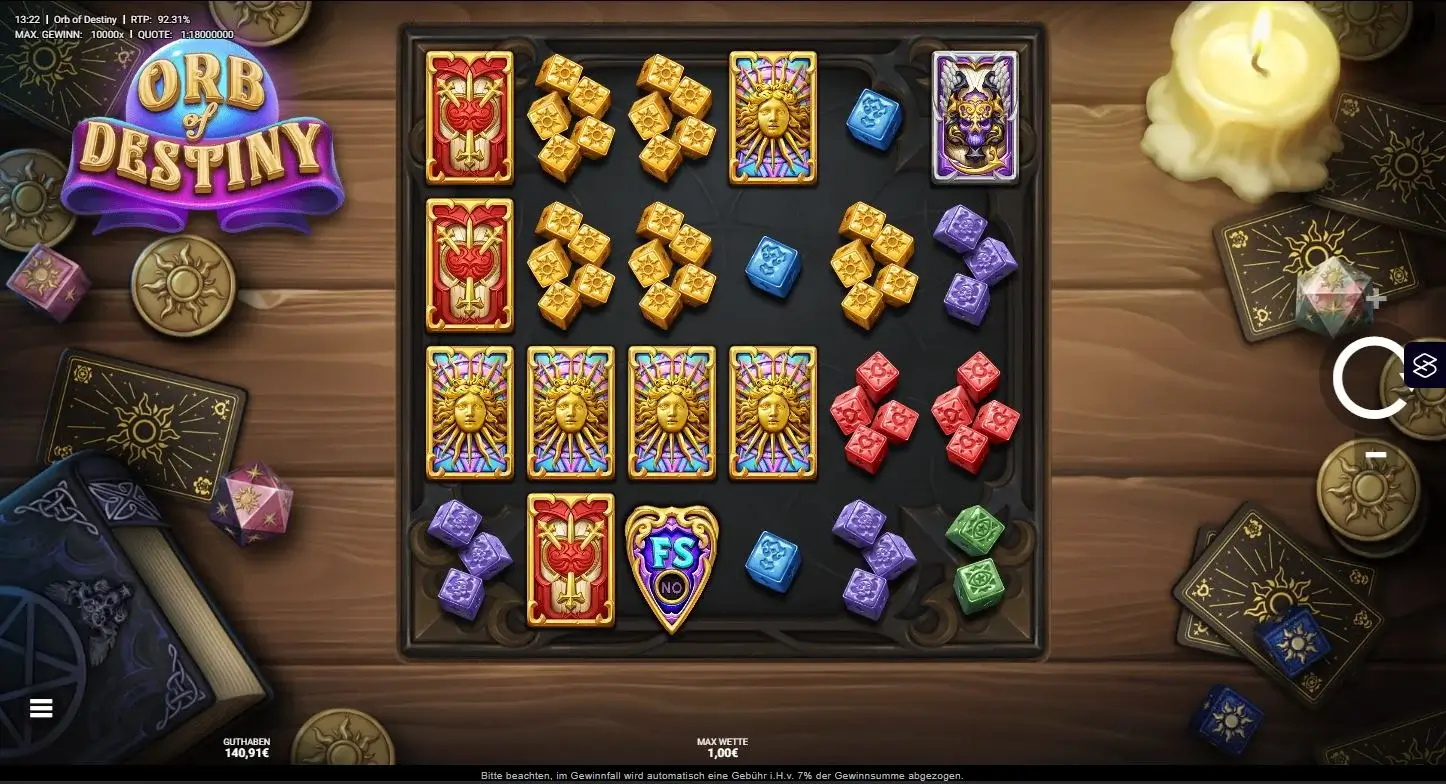Decrease the bet with the minus button
This screenshot has width=1446, height=784.
[x=1378, y=455]
